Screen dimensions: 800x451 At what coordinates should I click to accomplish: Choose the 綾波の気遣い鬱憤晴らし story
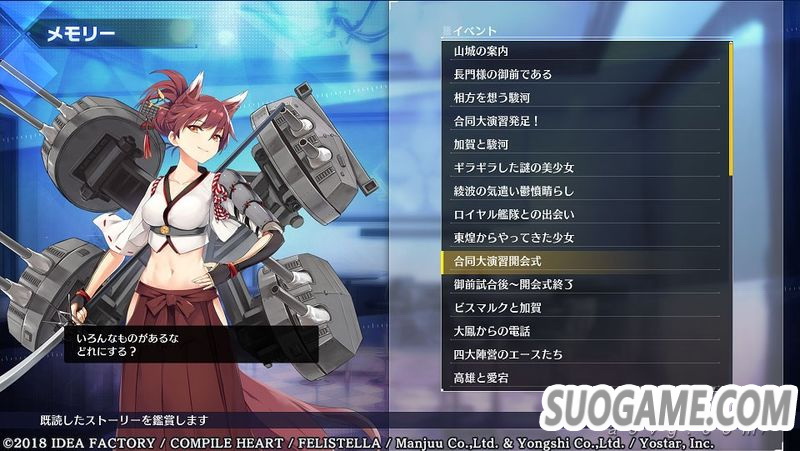(x=580, y=190)
